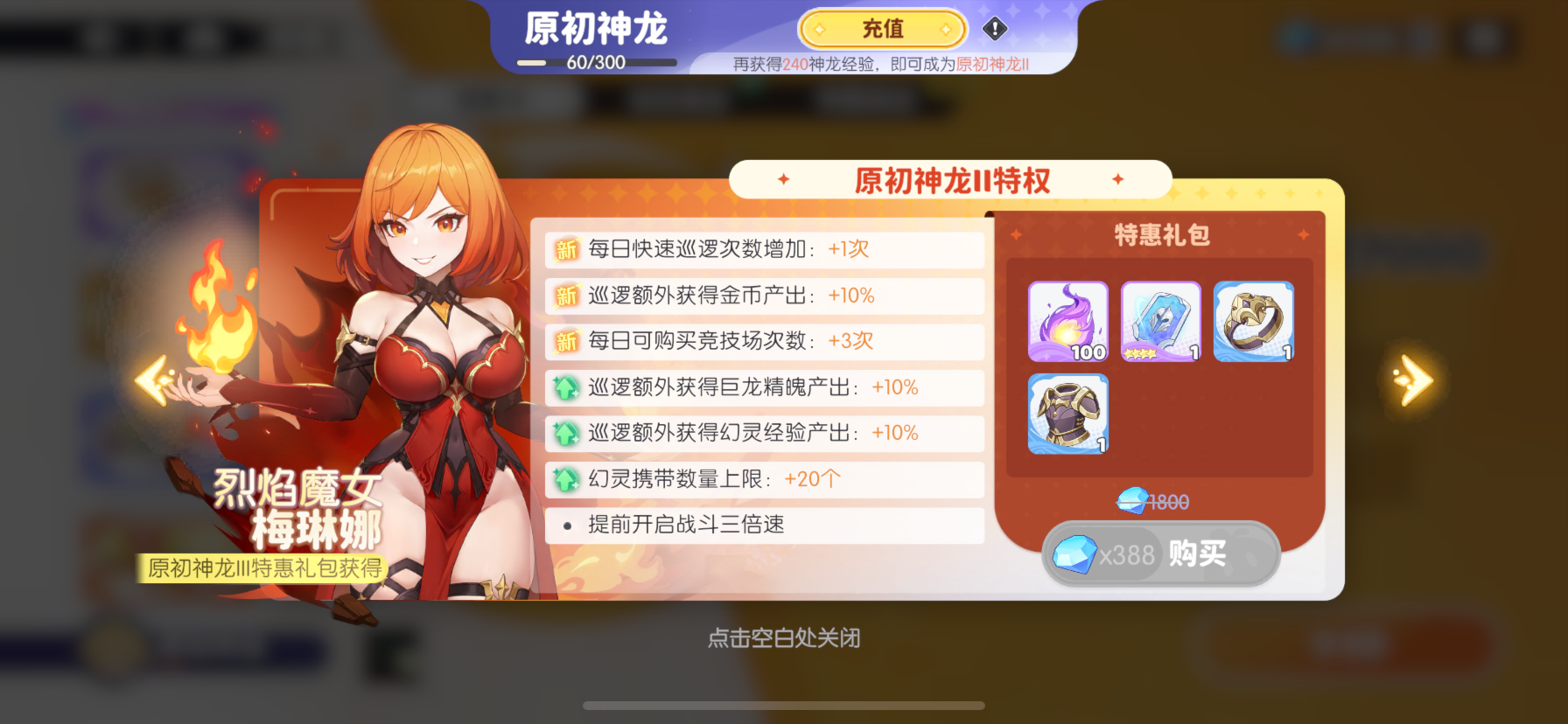Click the 原初神龙 title banner

coord(597,27)
